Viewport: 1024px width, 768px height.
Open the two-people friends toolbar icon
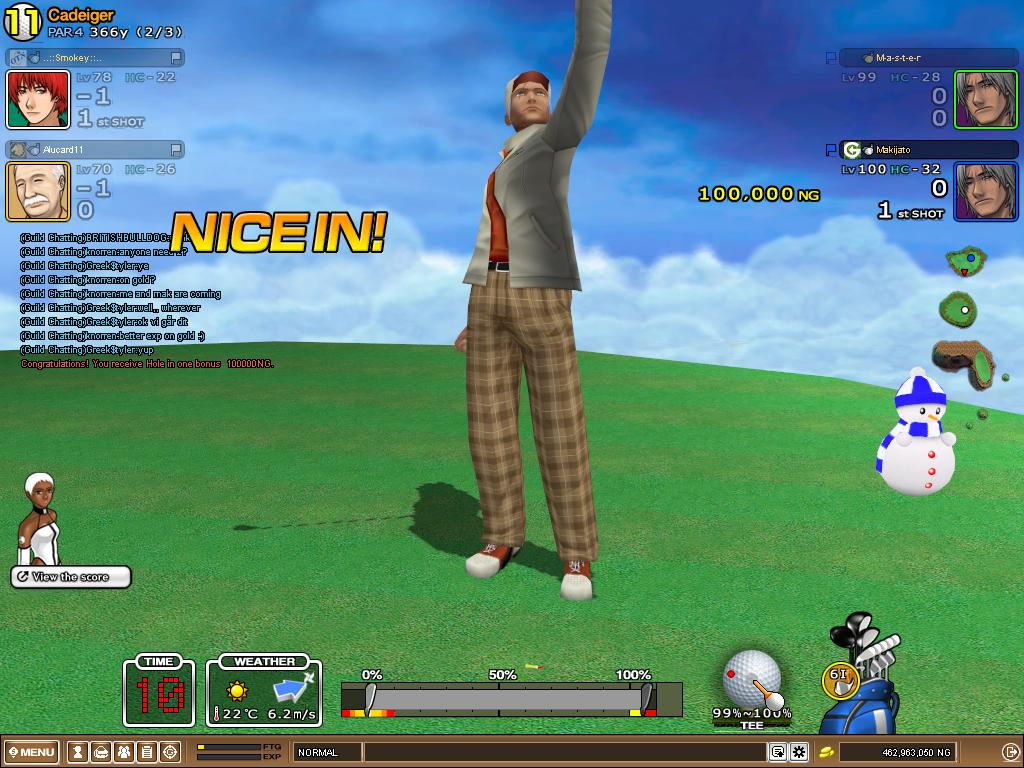pyautogui.click(x=124, y=752)
